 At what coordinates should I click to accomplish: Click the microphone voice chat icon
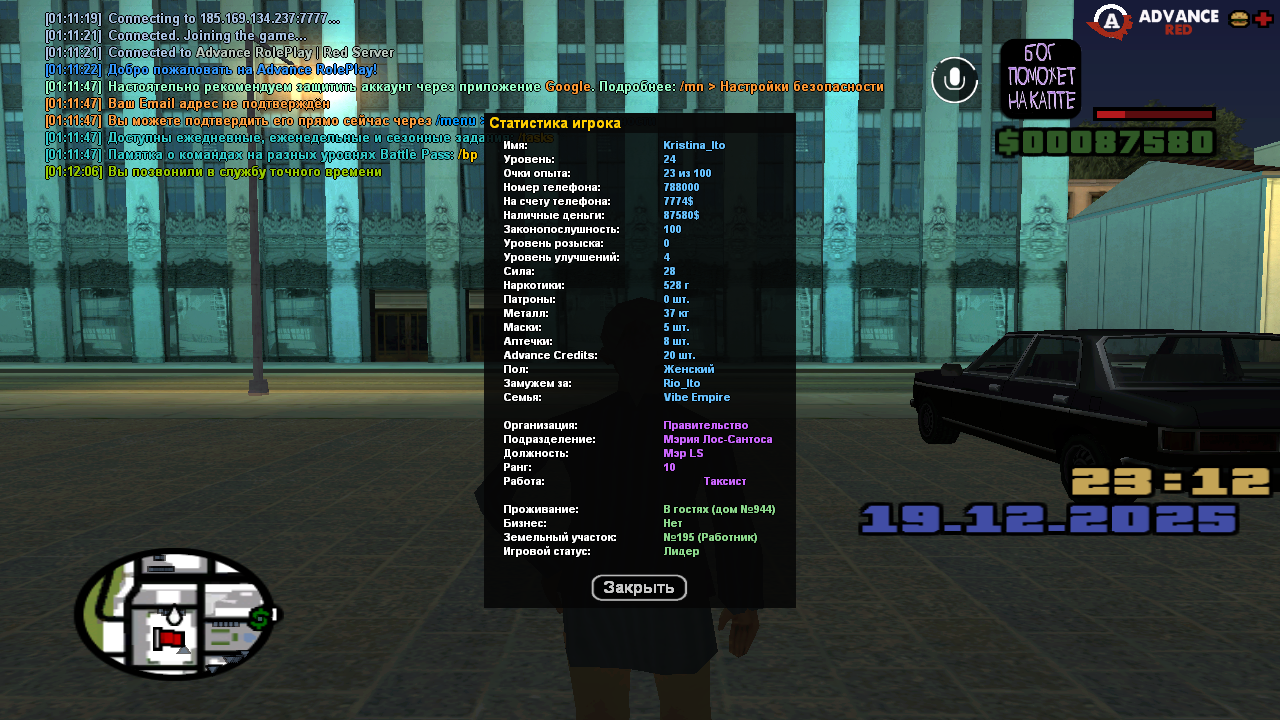click(955, 80)
